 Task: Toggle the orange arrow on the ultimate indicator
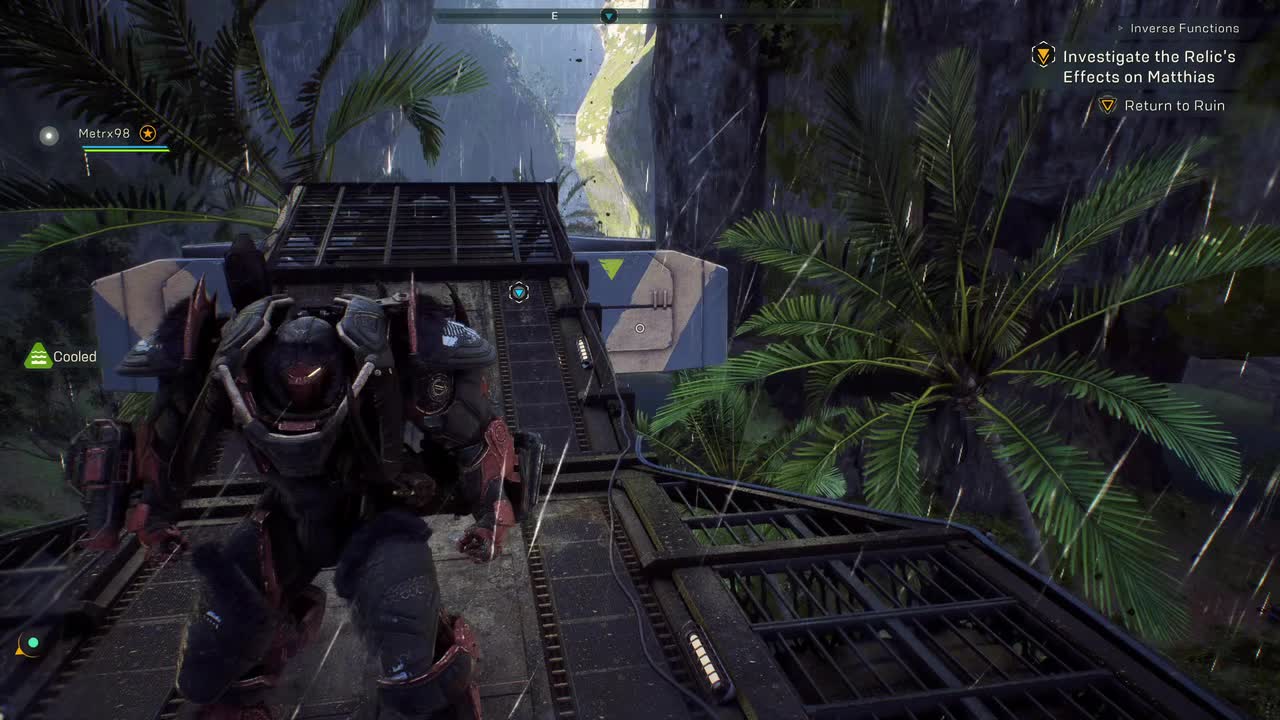19,652
